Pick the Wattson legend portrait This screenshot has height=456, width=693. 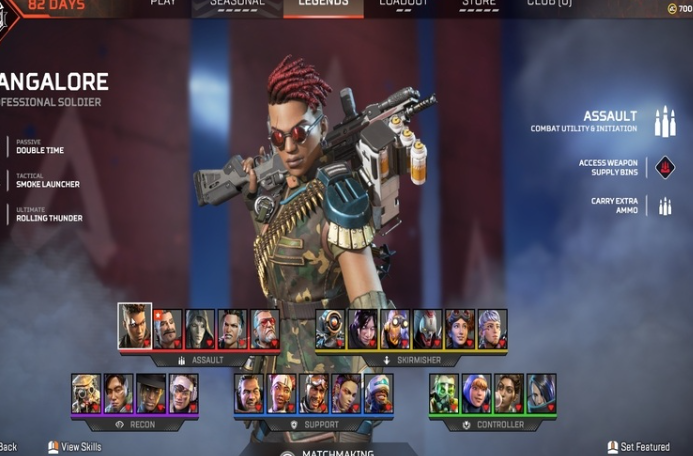(x=476, y=394)
